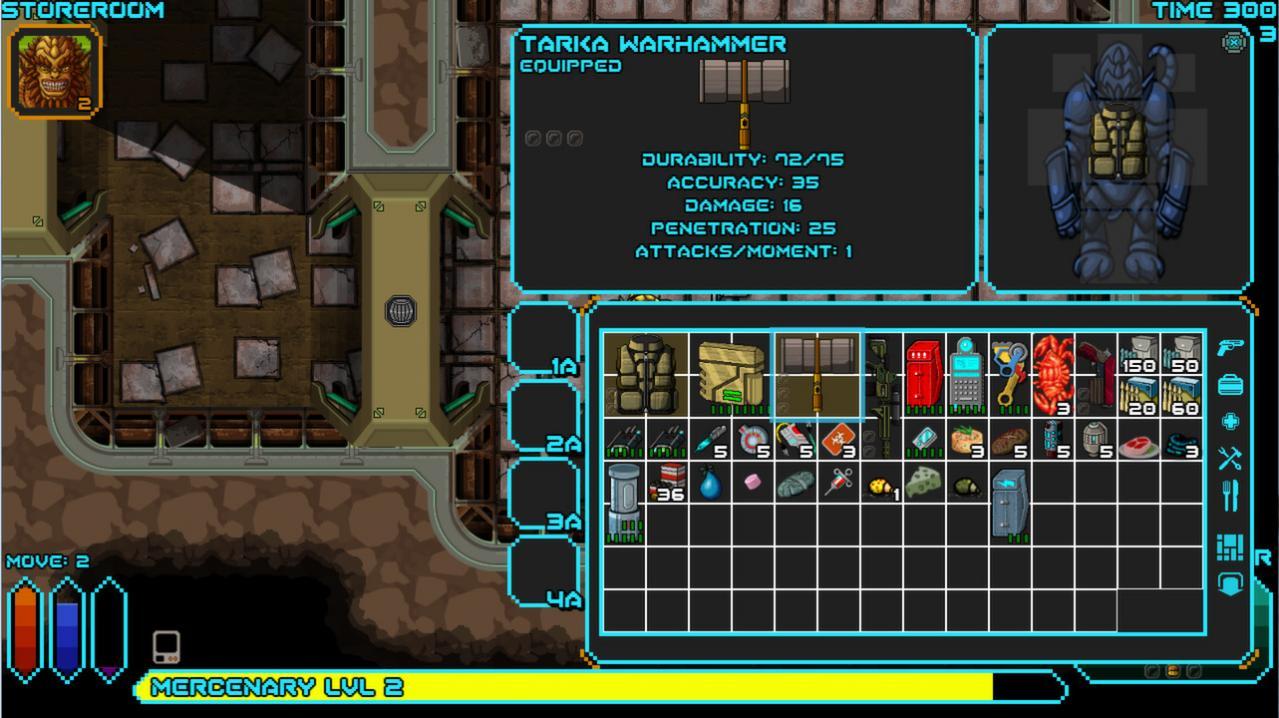Pick the cheese wedge item
This screenshot has height=718, width=1279.
coord(923,483)
